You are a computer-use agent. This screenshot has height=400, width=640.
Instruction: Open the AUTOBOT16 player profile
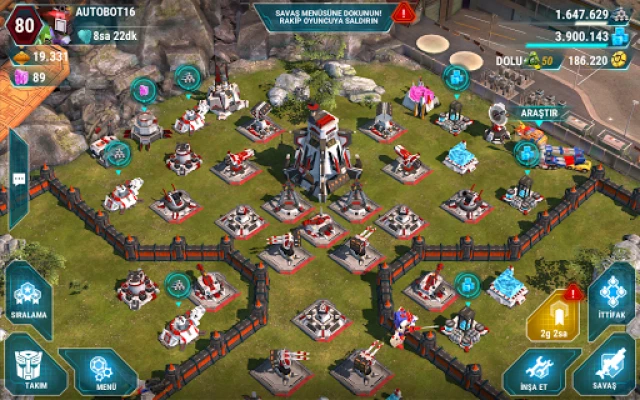click(105, 12)
